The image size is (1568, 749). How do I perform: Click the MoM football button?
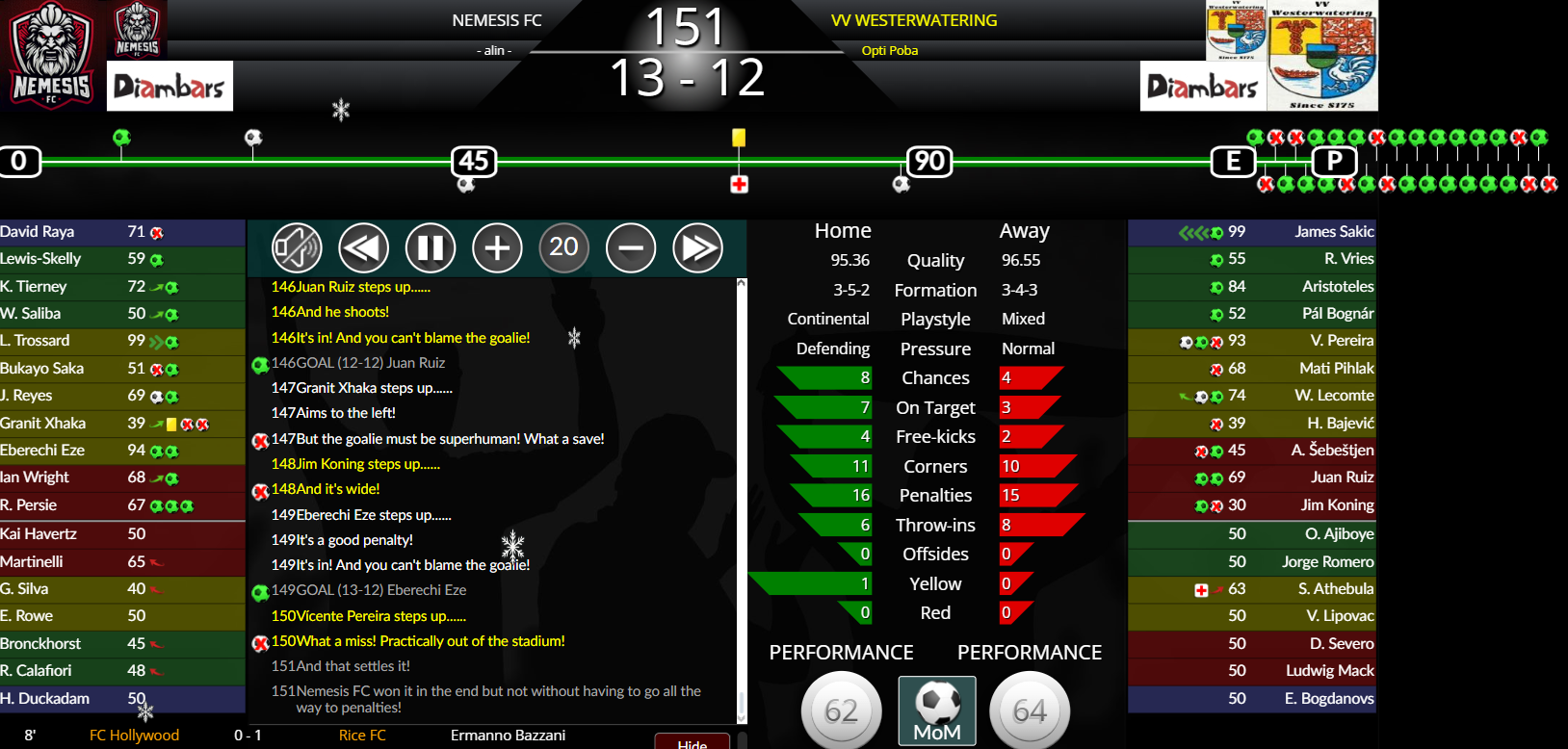(x=937, y=710)
